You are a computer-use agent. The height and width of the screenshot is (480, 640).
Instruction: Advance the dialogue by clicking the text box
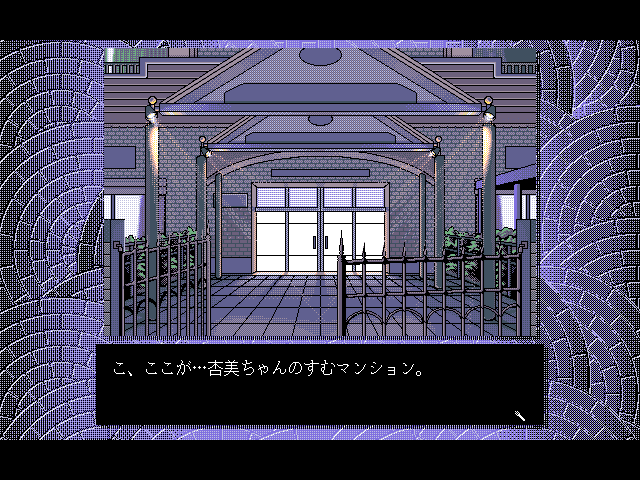pyautogui.click(x=320, y=385)
